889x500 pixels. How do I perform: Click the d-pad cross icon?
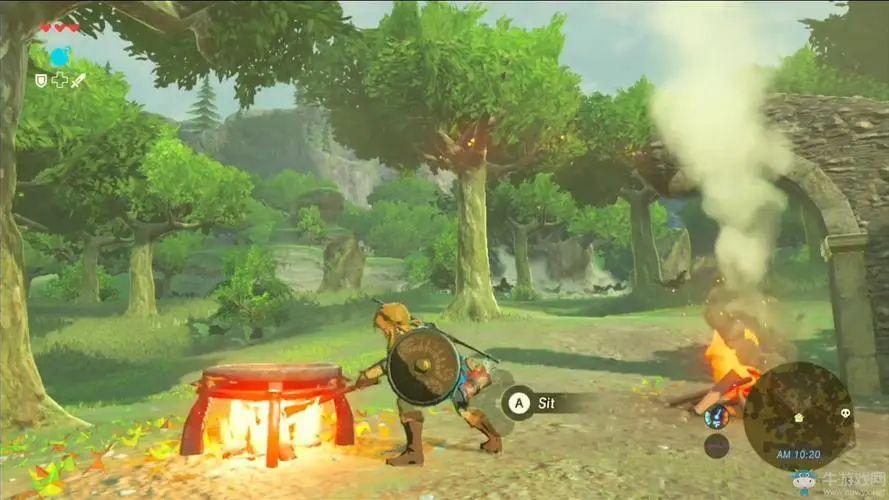(x=60, y=80)
